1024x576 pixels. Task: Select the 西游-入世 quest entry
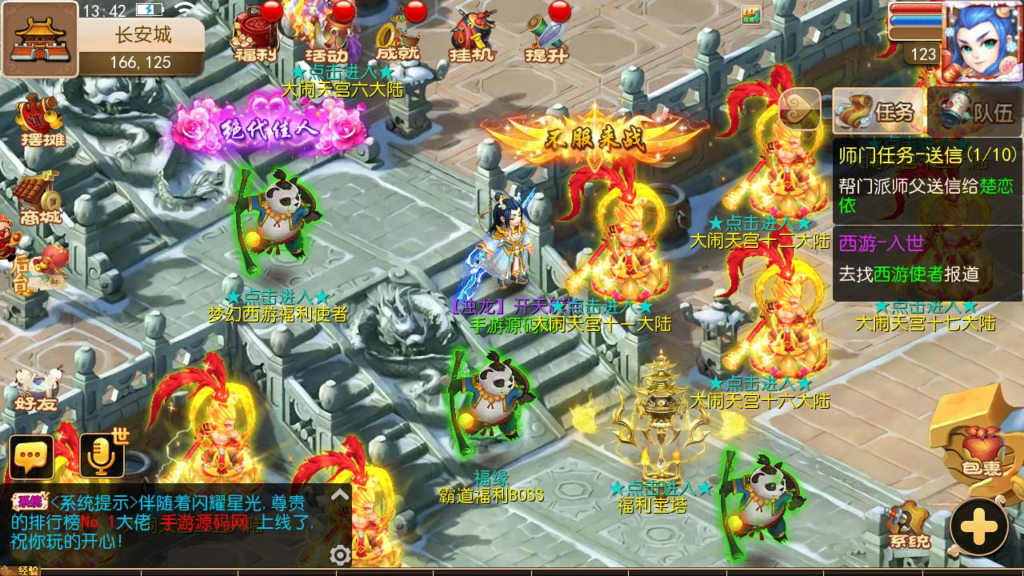coord(926,258)
